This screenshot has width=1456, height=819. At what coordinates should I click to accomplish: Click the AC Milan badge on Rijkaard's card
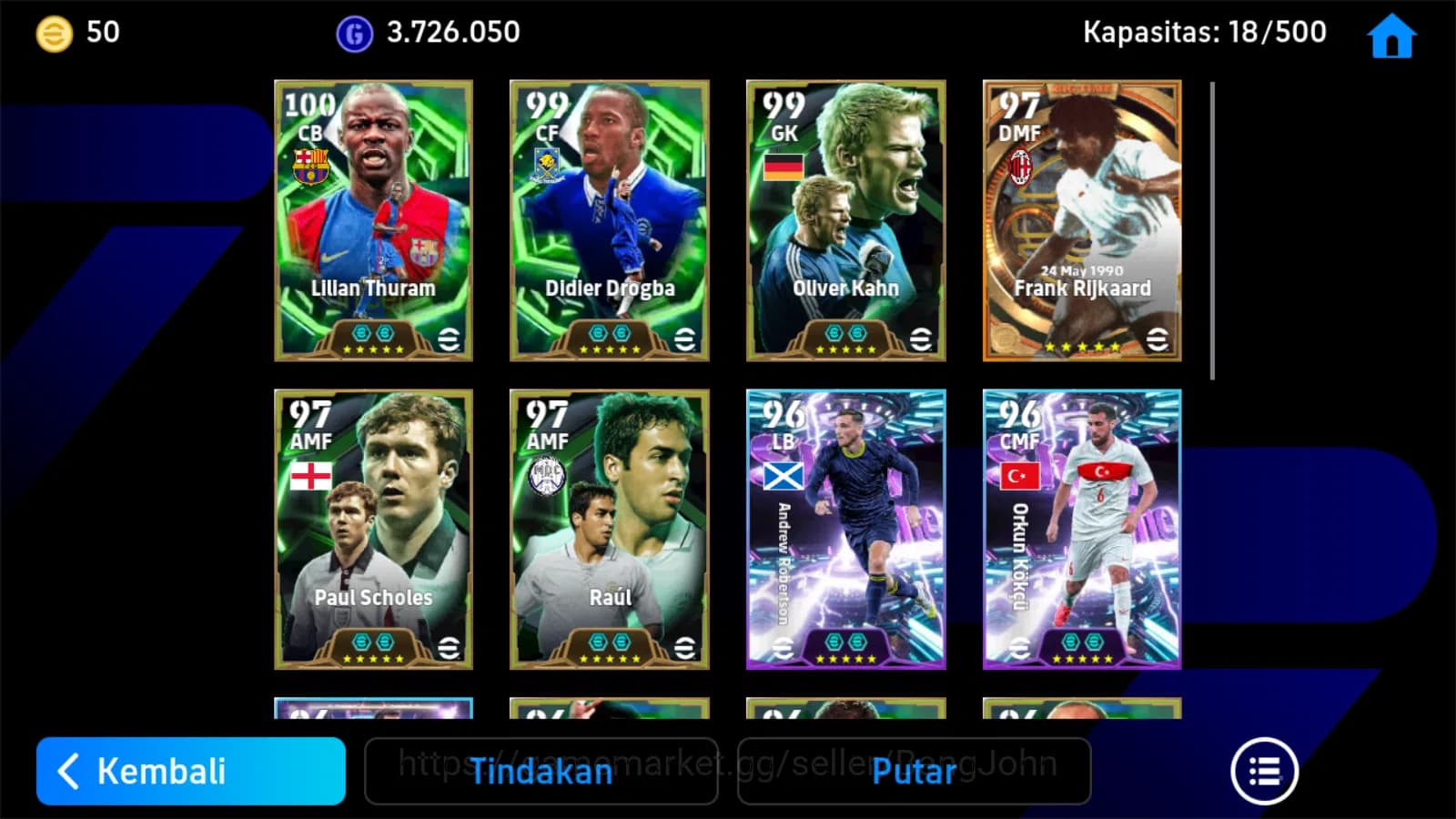click(x=1021, y=167)
